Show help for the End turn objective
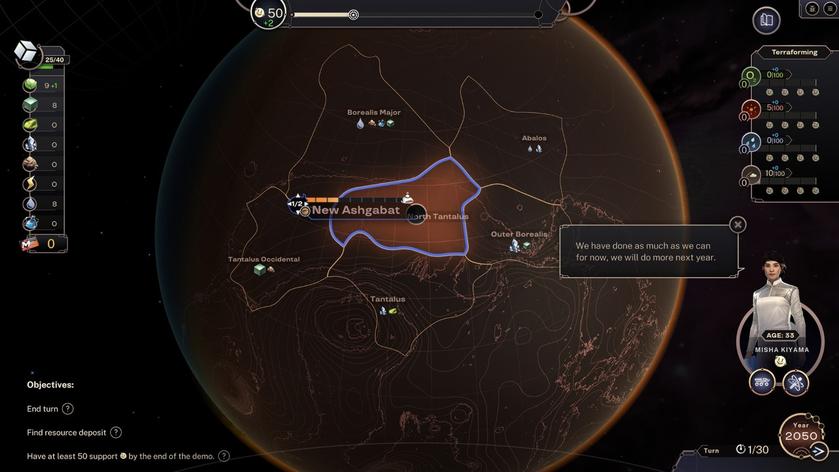This screenshot has width=839, height=472. click(68, 409)
